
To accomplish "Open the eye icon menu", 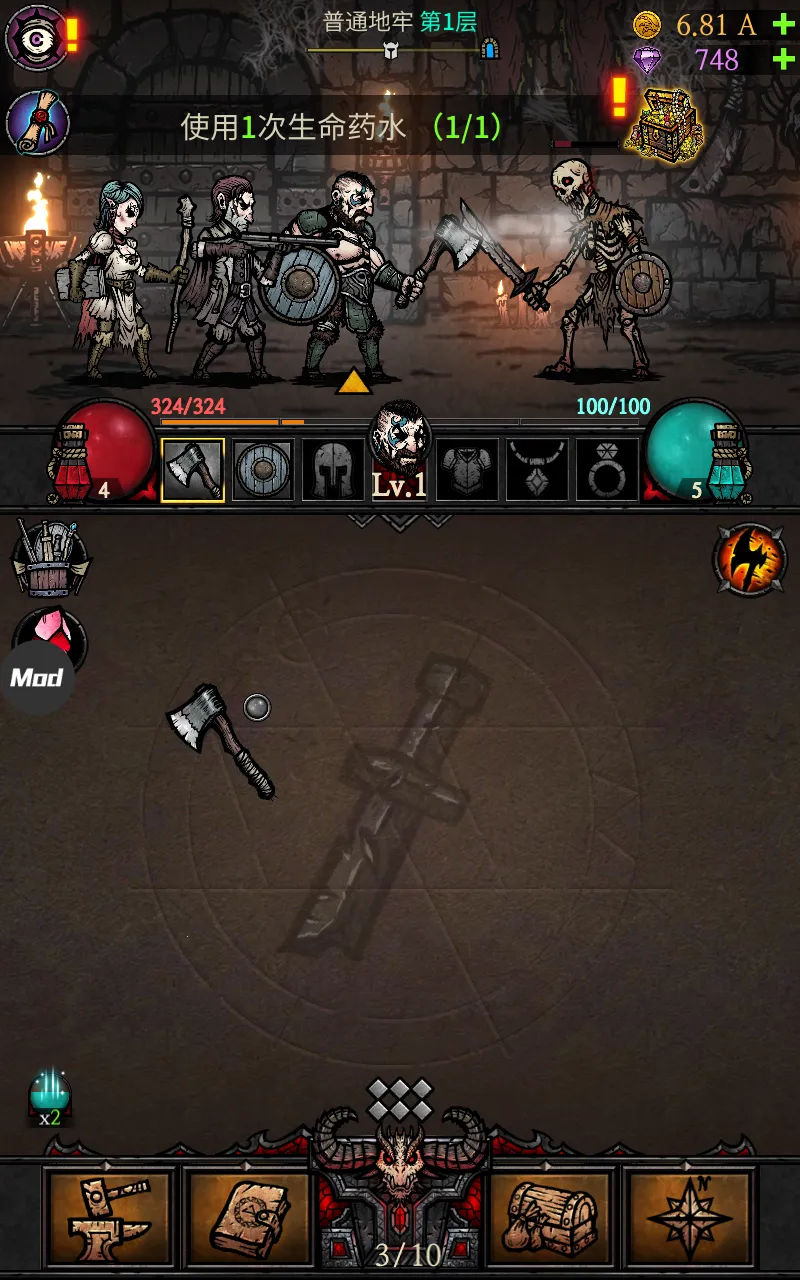I will coord(37,37).
